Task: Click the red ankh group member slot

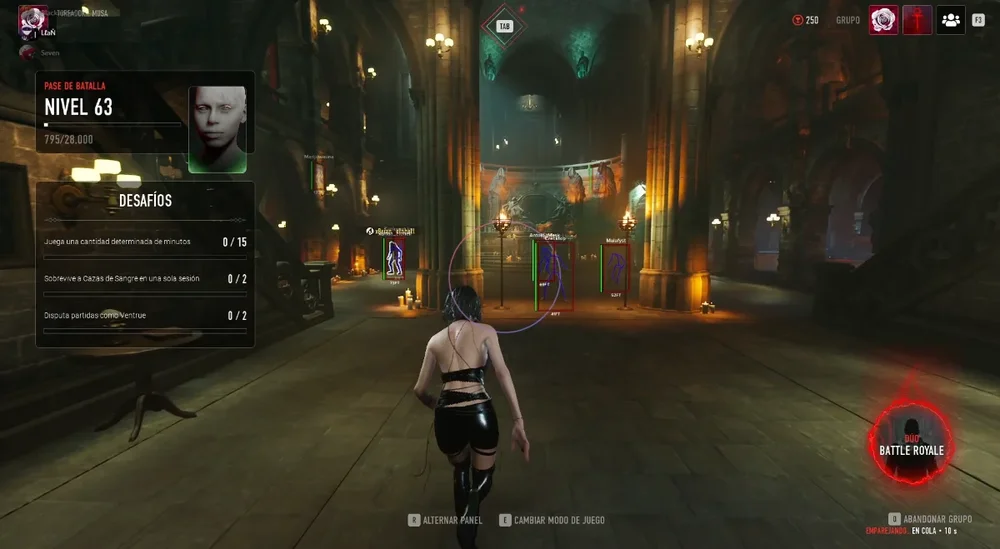Action: 917,20
